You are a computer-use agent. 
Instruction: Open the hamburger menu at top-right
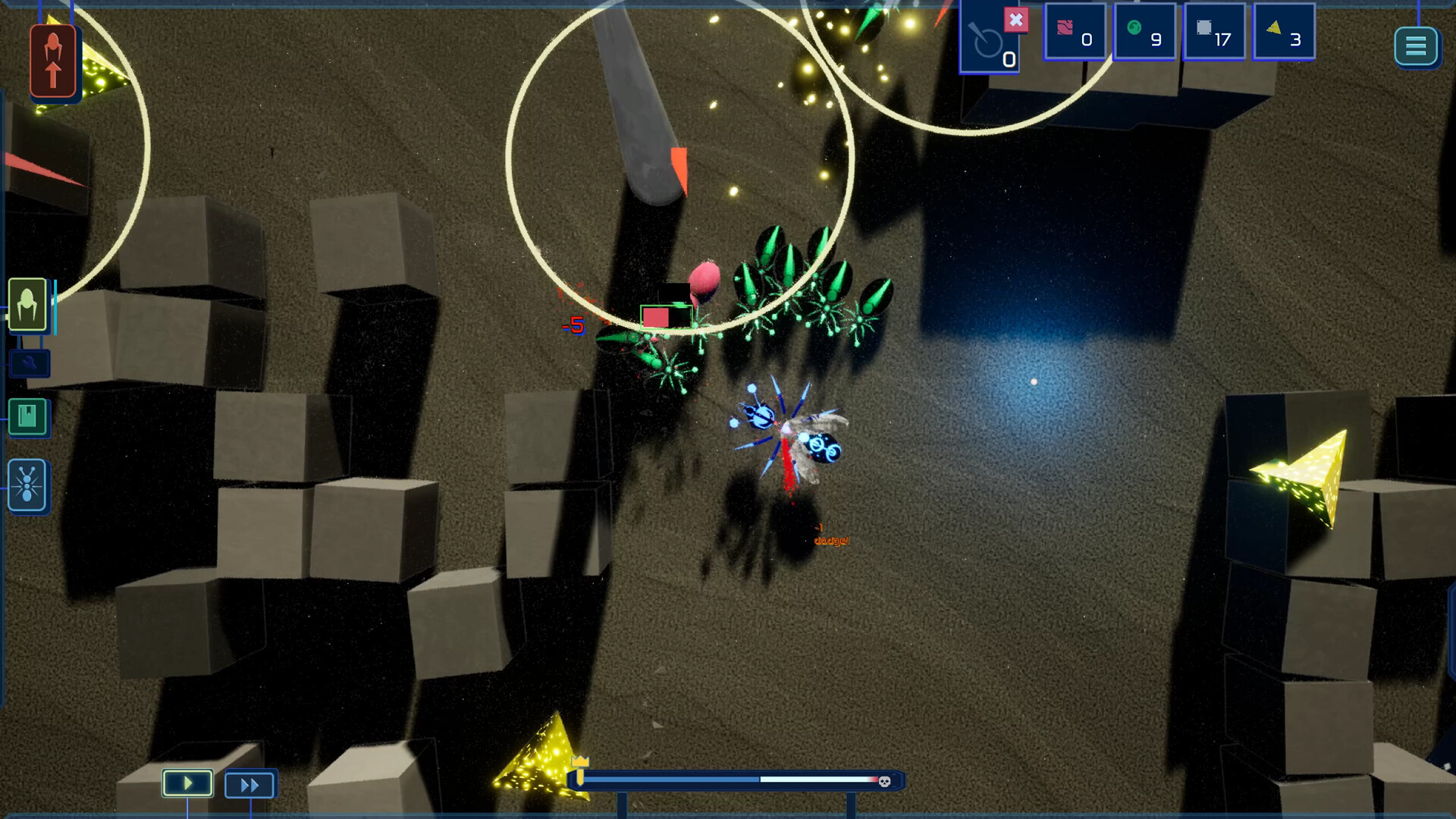pyautogui.click(x=1417, y=46)
